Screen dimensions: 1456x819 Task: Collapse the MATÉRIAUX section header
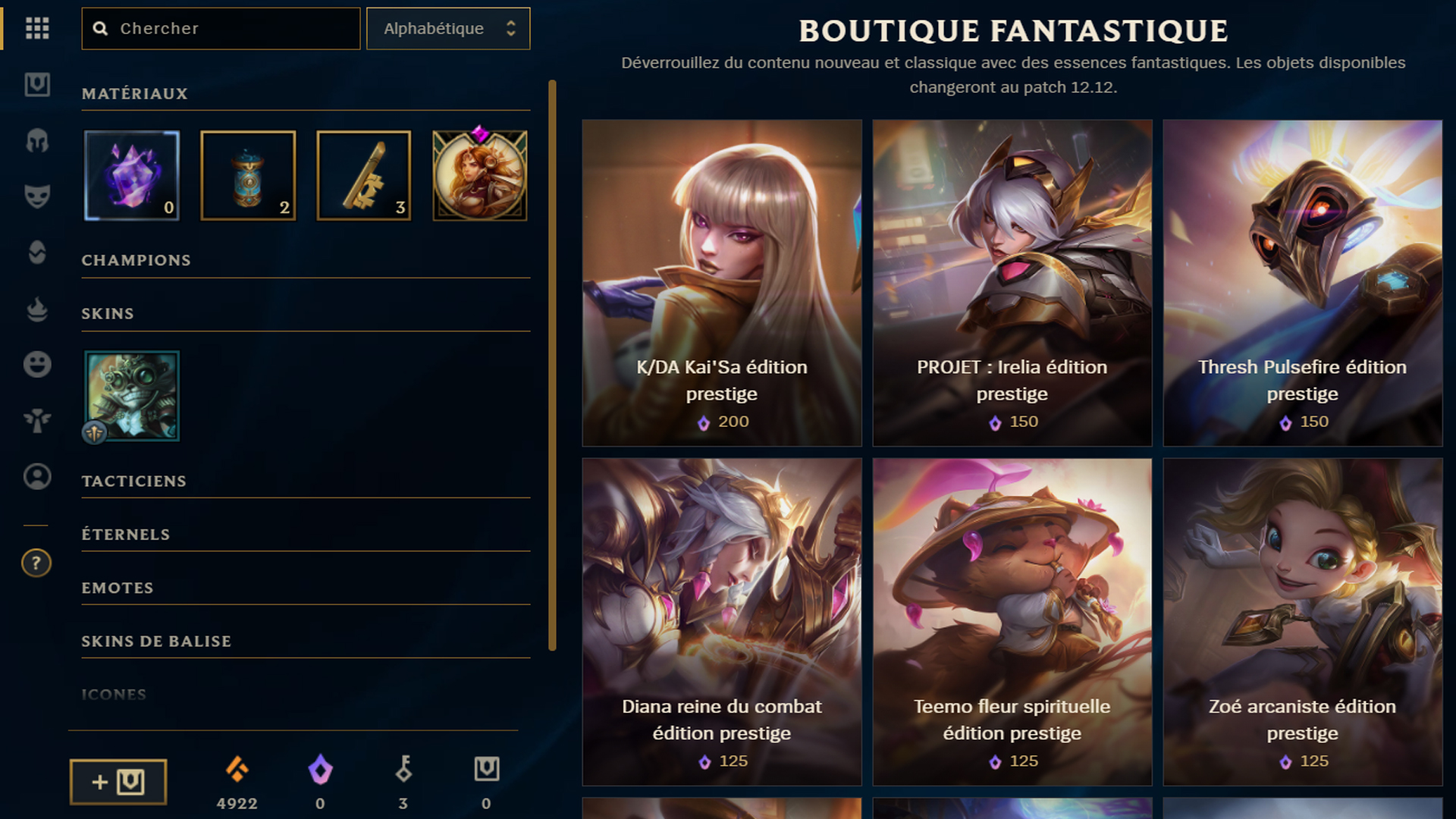(135, 94)
